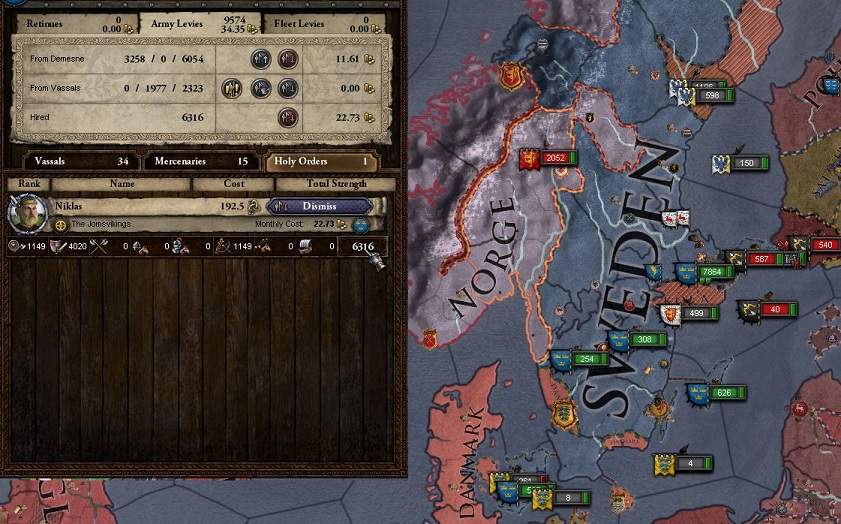The width and height of the screenshot is (841, 524).
Task: Open the Holy Orders tab
Action: tap(323, 160)
